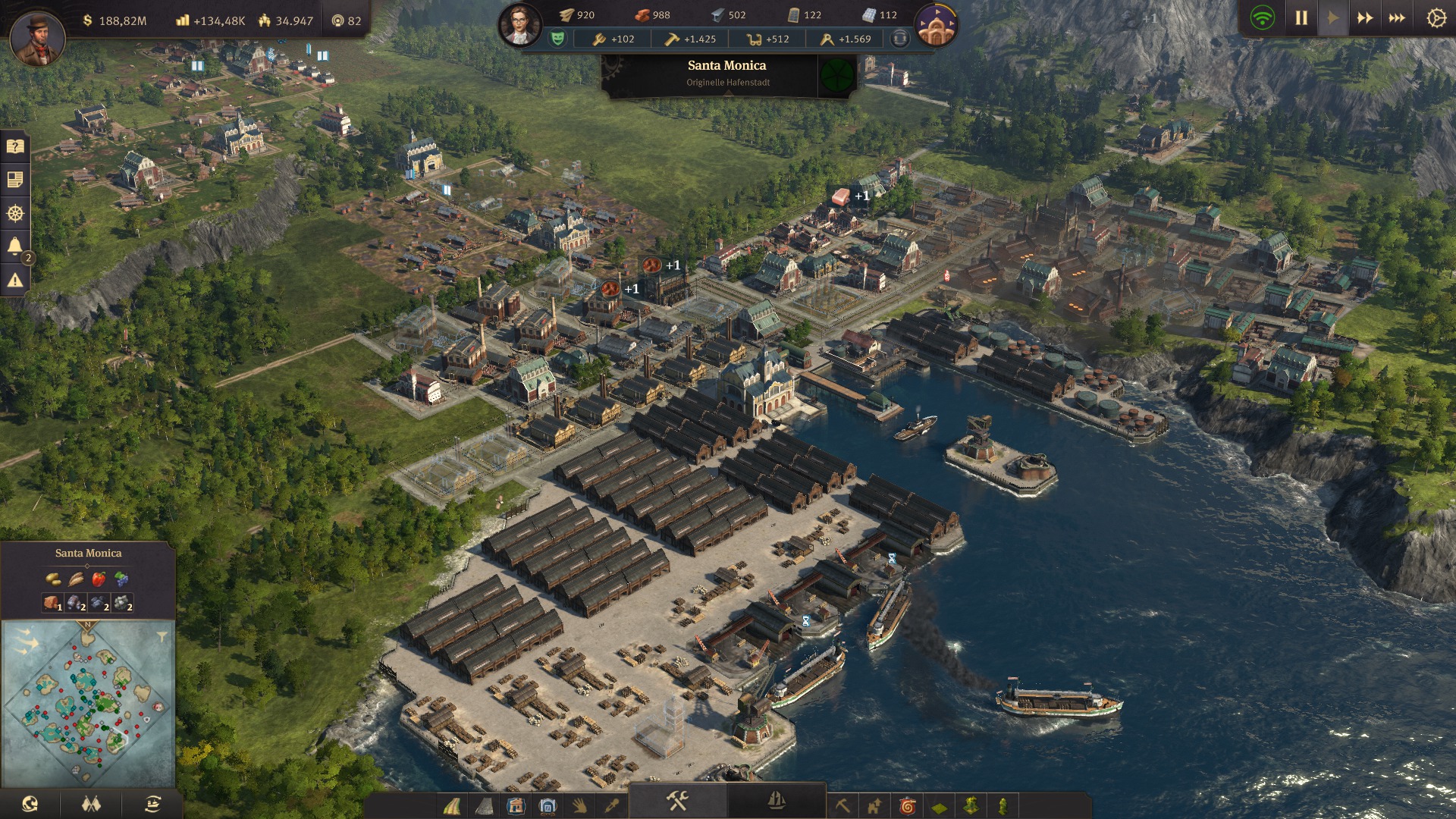Viewport: 1456px width, 819px height.
Task: Open the quest book panel
Action: click(15, 146)
